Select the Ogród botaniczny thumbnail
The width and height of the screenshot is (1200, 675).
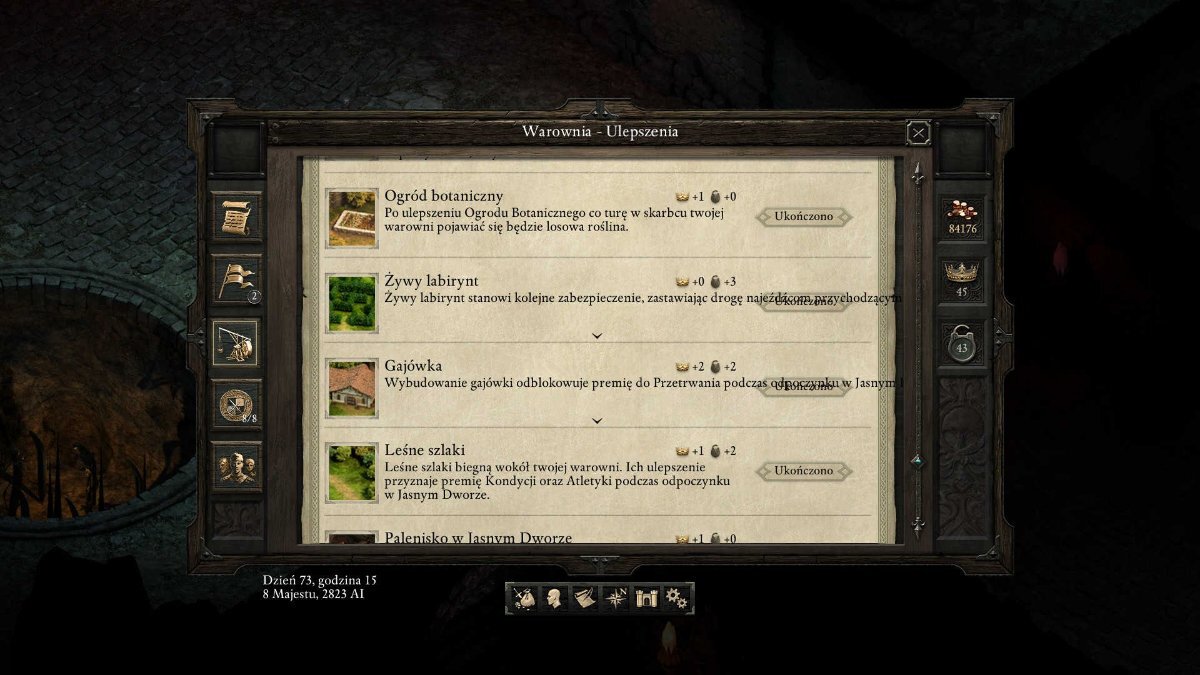pyautogui.click(x=353, y=218)
